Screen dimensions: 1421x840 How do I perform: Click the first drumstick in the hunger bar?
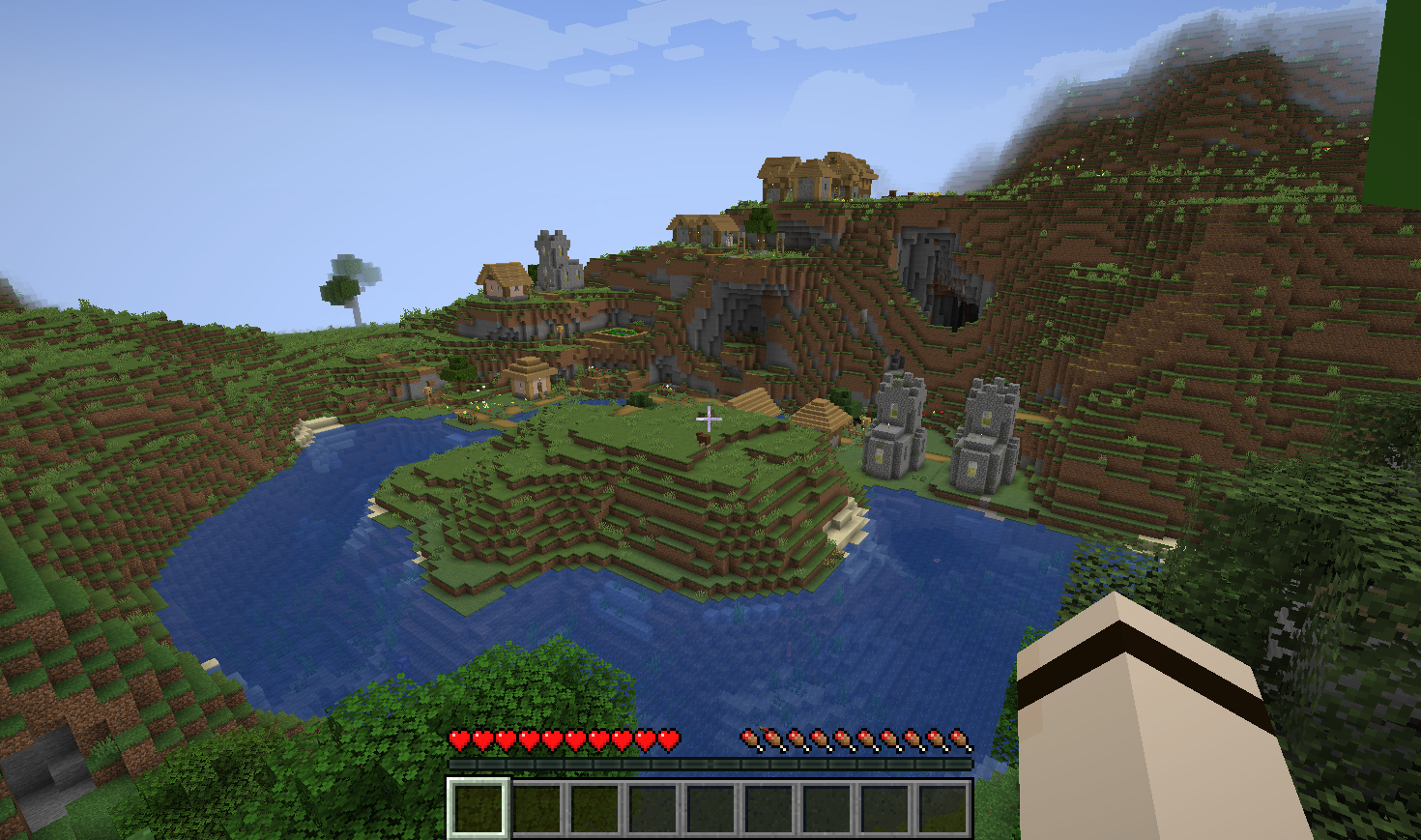[747, 739]
